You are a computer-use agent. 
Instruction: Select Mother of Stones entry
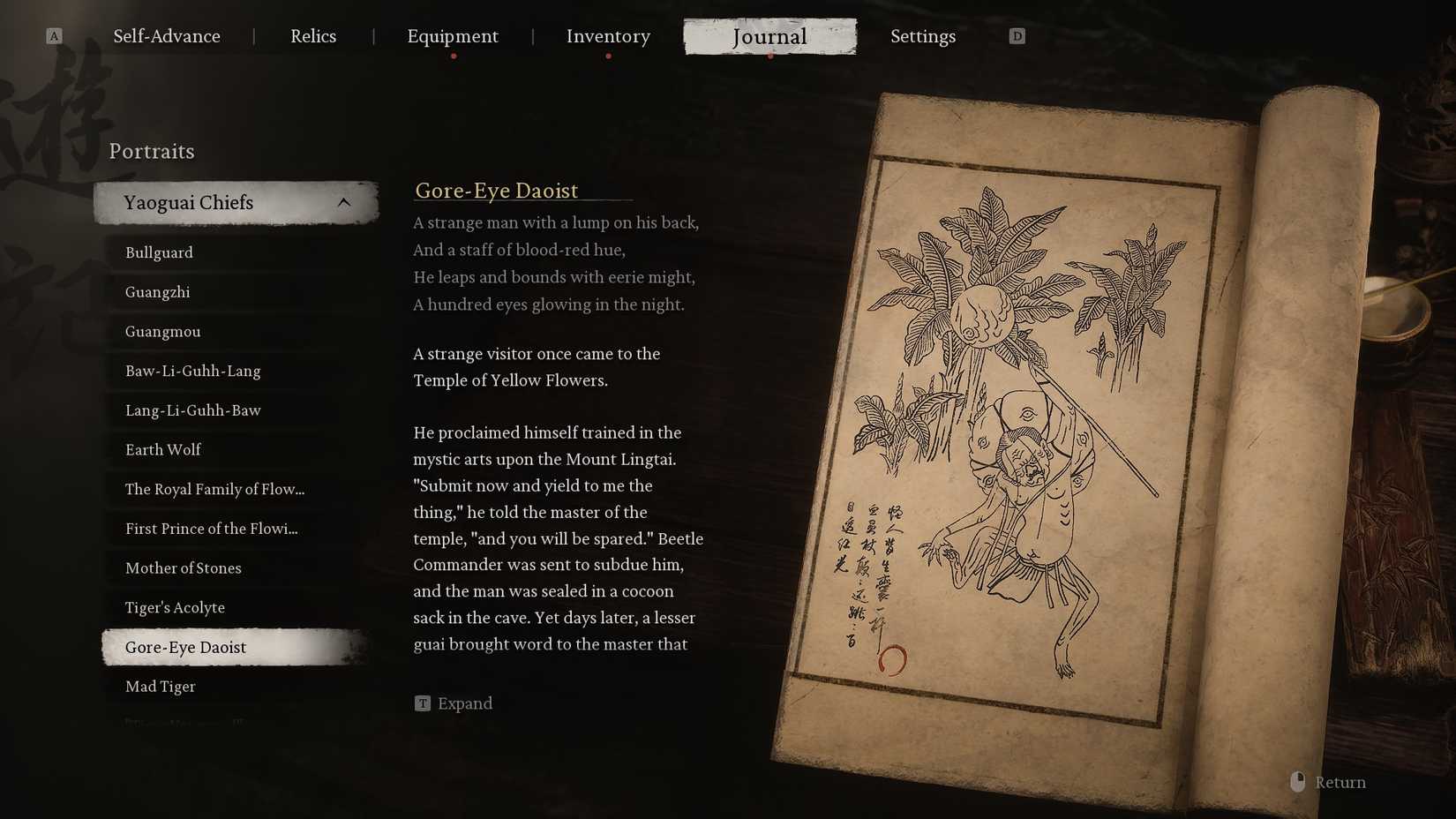[x=184, y=568]
